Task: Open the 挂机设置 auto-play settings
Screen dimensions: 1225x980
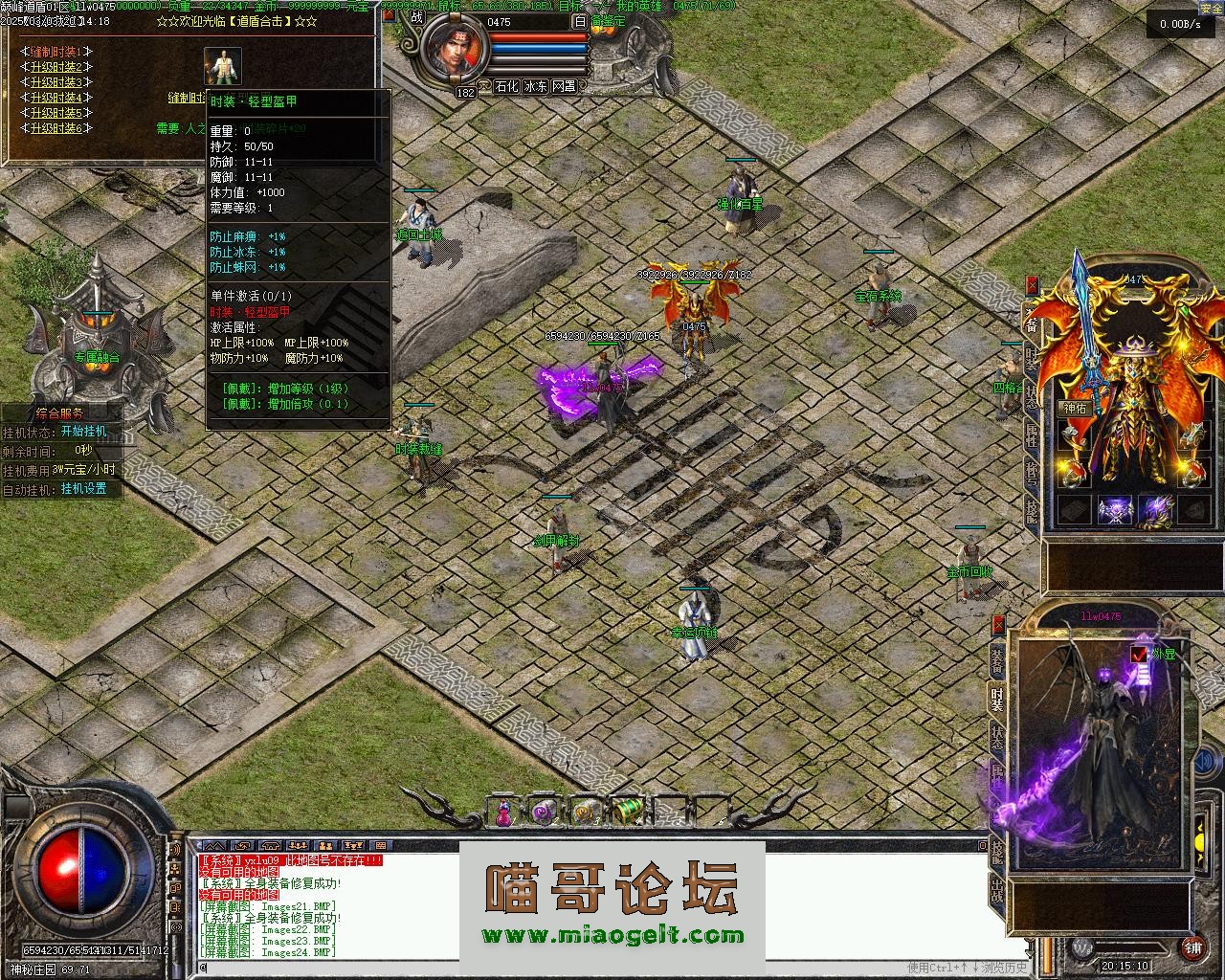Action: [84, 488]
